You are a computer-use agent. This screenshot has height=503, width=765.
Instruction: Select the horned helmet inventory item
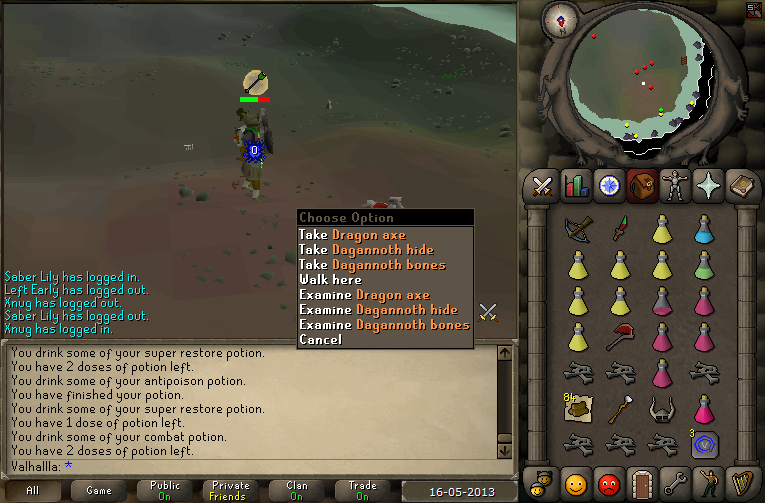click(x=661, y=408)
